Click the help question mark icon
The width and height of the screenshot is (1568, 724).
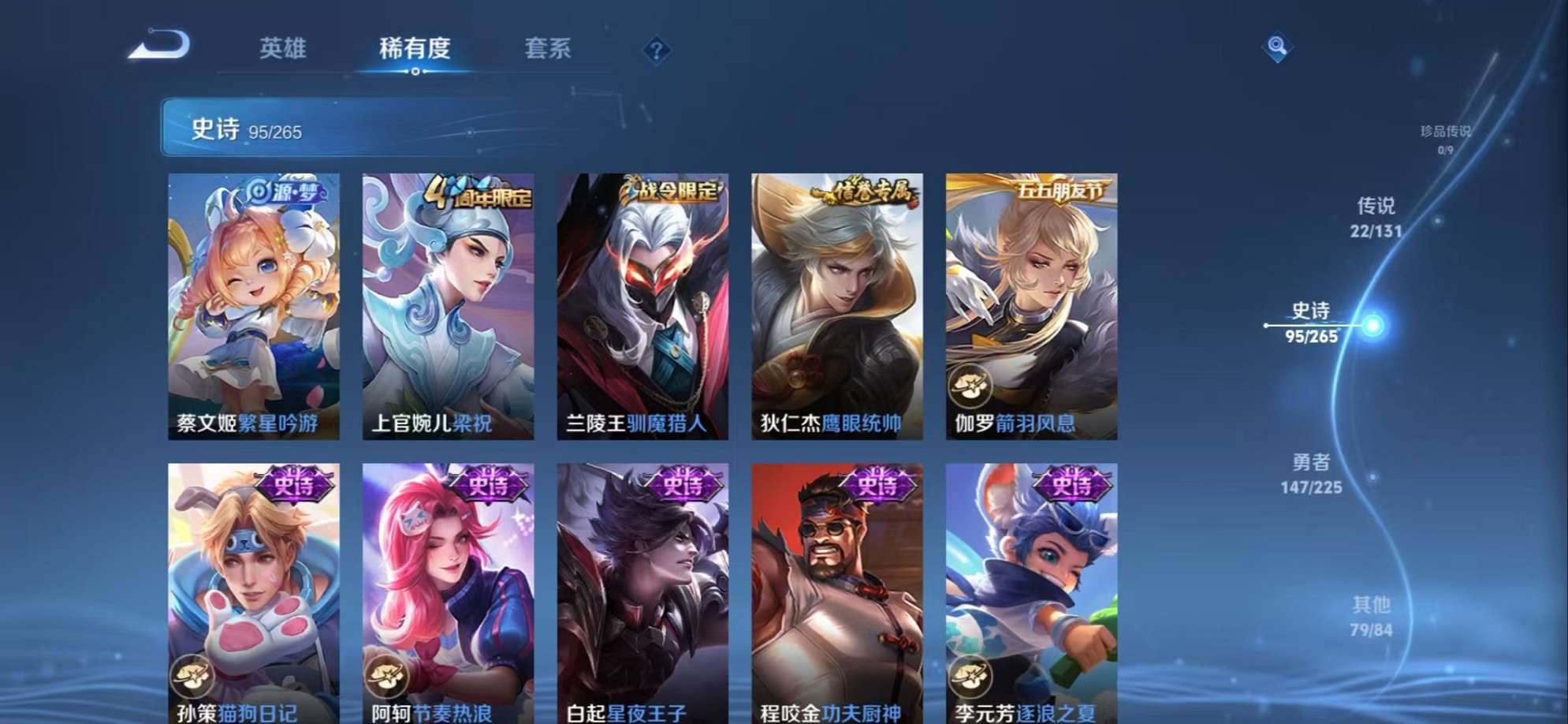pos(657,50)
